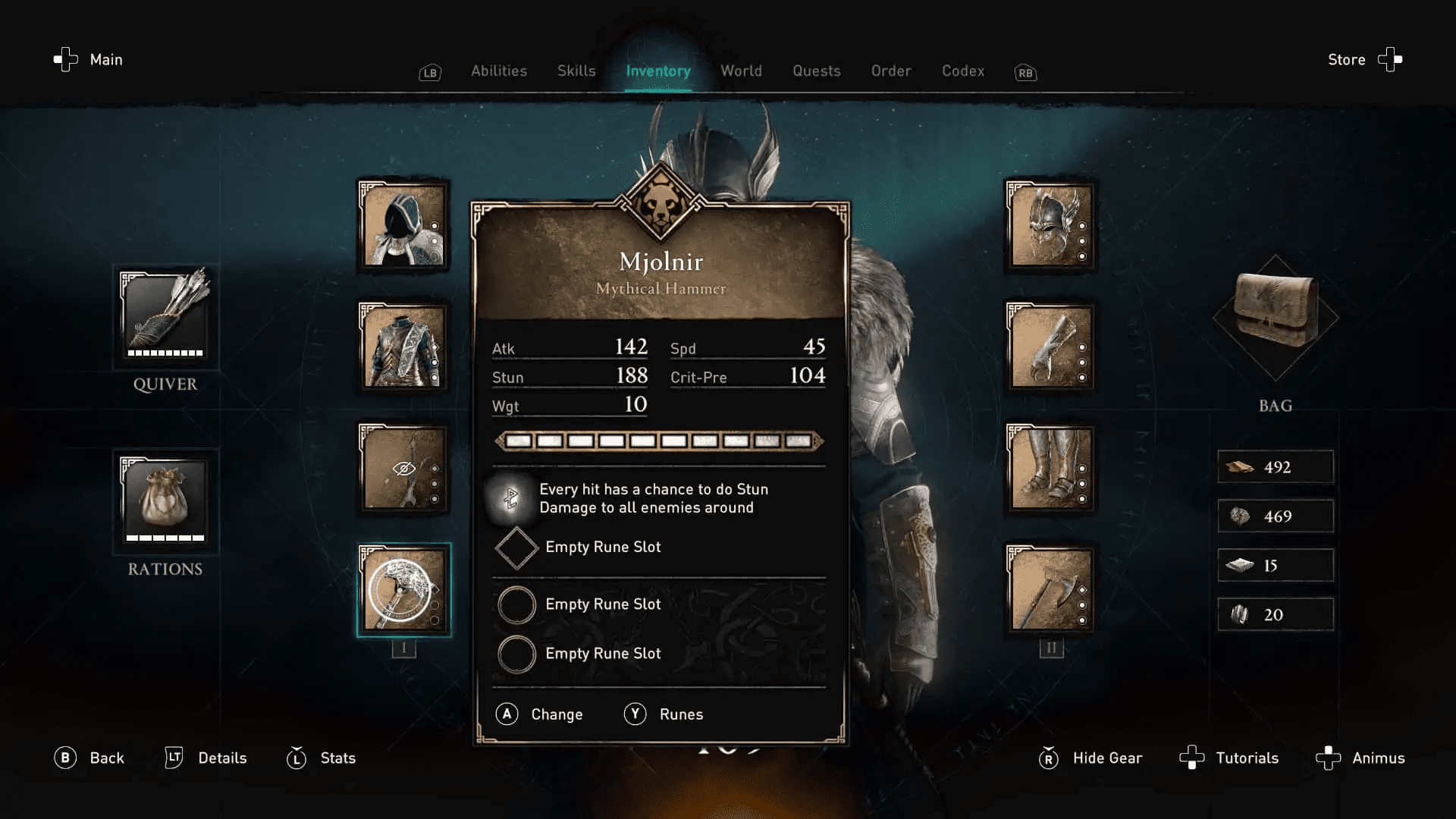The width and height of the screenshot is (1456, 819).
Task: Open the torso armor gear slot
Action: (403, 347)
